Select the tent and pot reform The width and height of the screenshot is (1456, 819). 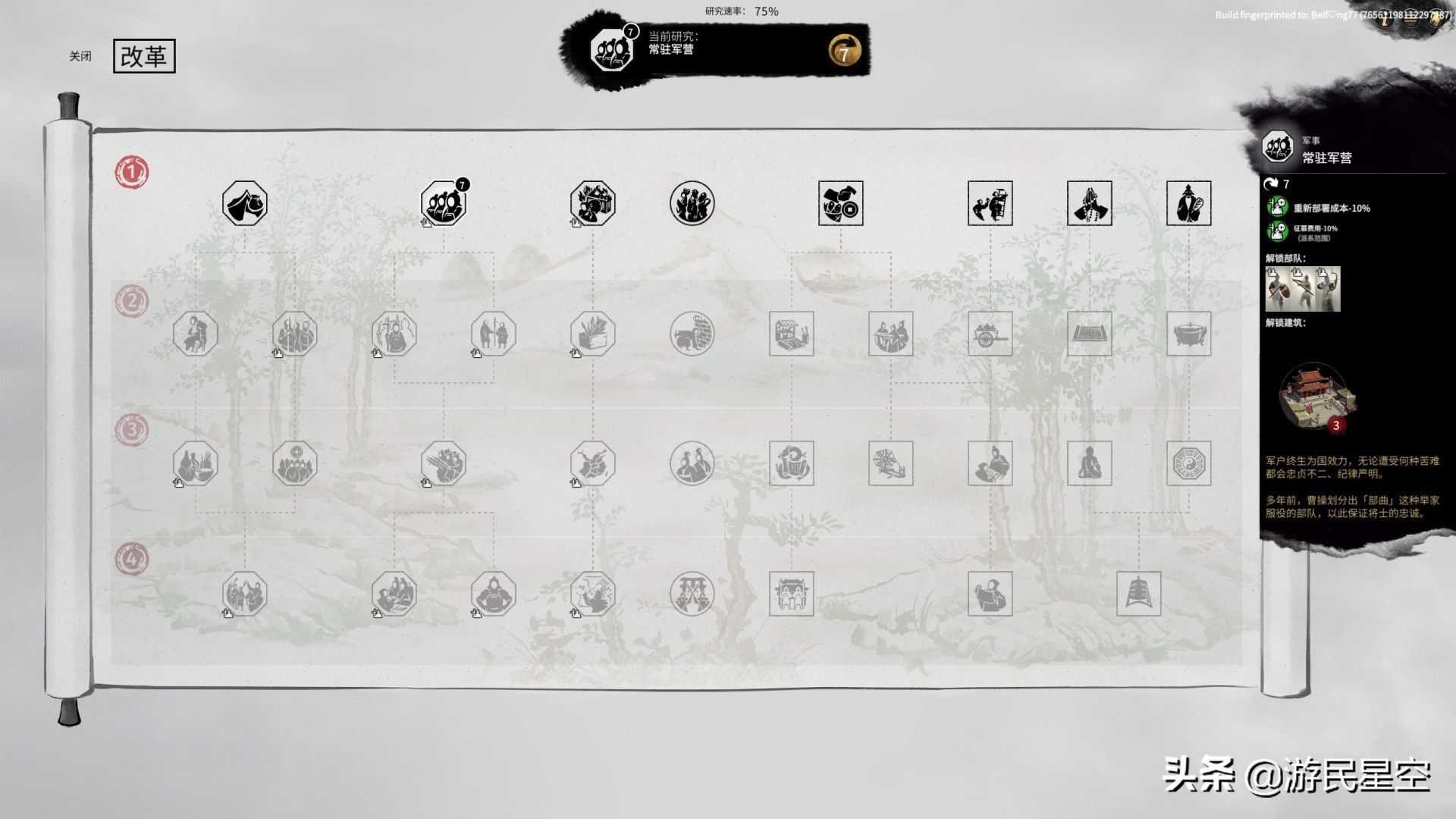(244, 203)
